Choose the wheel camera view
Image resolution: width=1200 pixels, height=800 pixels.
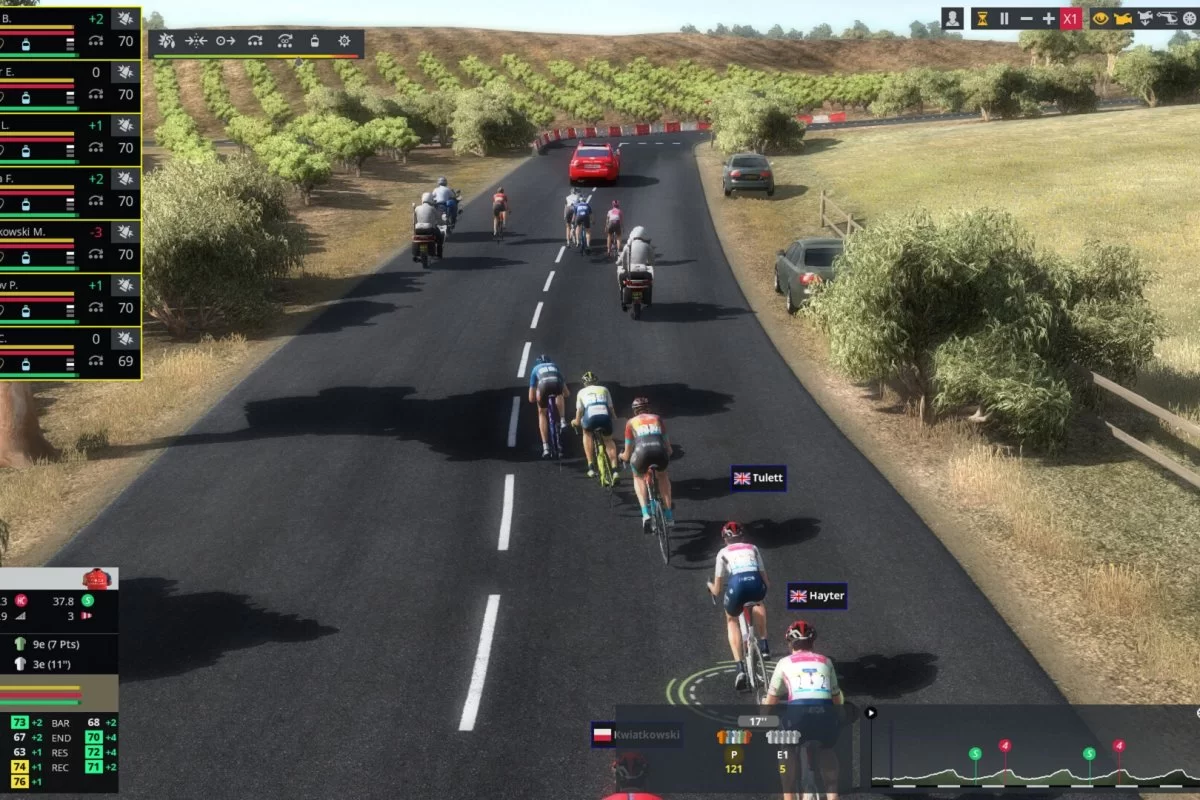pyautogui.click(x=1190, y=18)
